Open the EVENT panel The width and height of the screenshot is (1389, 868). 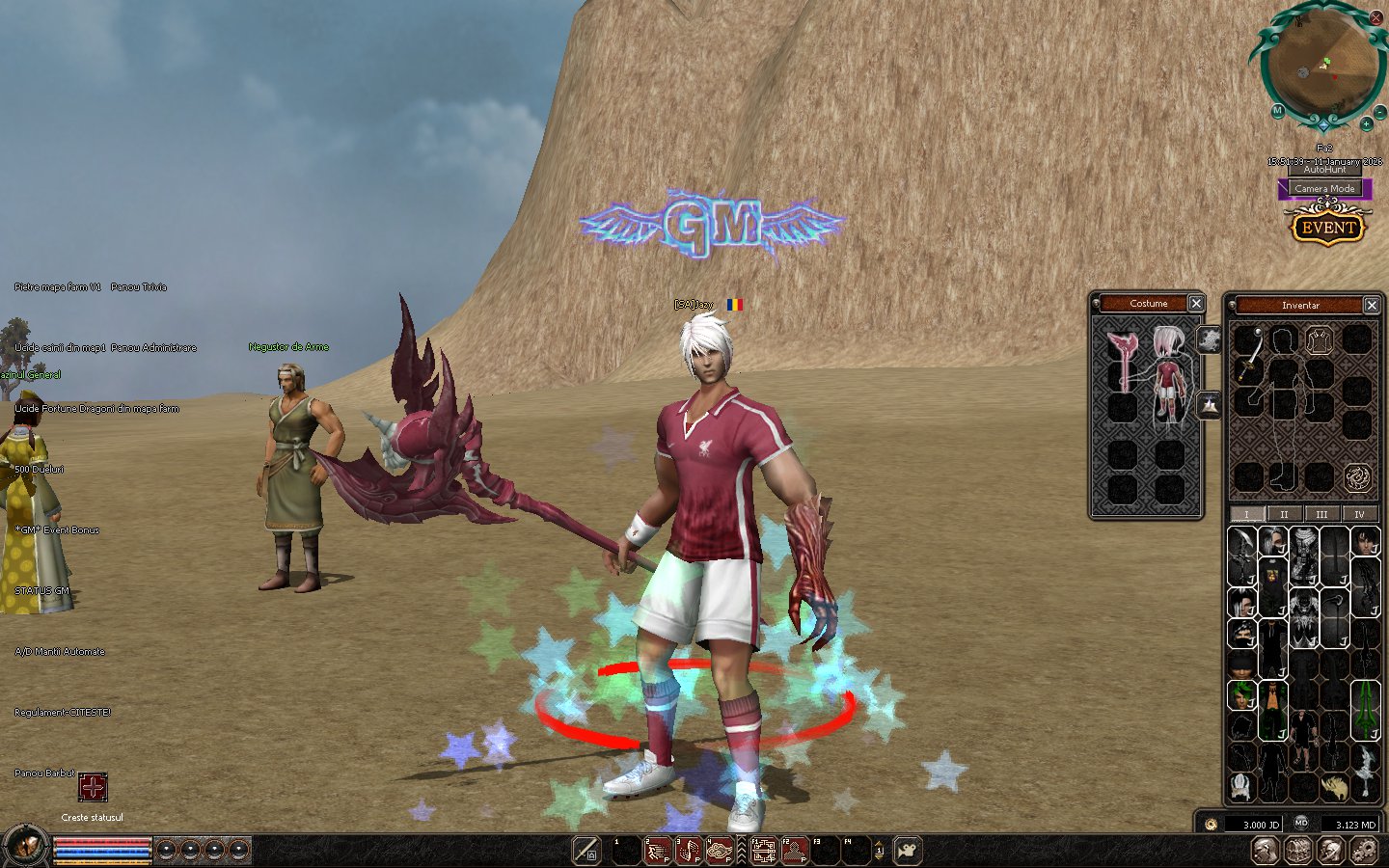click(x=1328, y=228)
